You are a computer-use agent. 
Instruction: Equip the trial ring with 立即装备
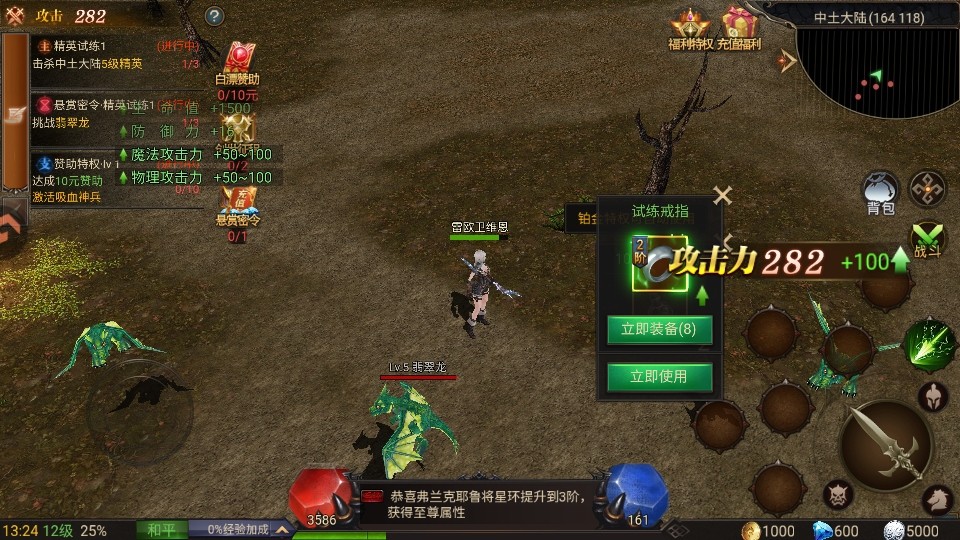click(x=659, y=330)
